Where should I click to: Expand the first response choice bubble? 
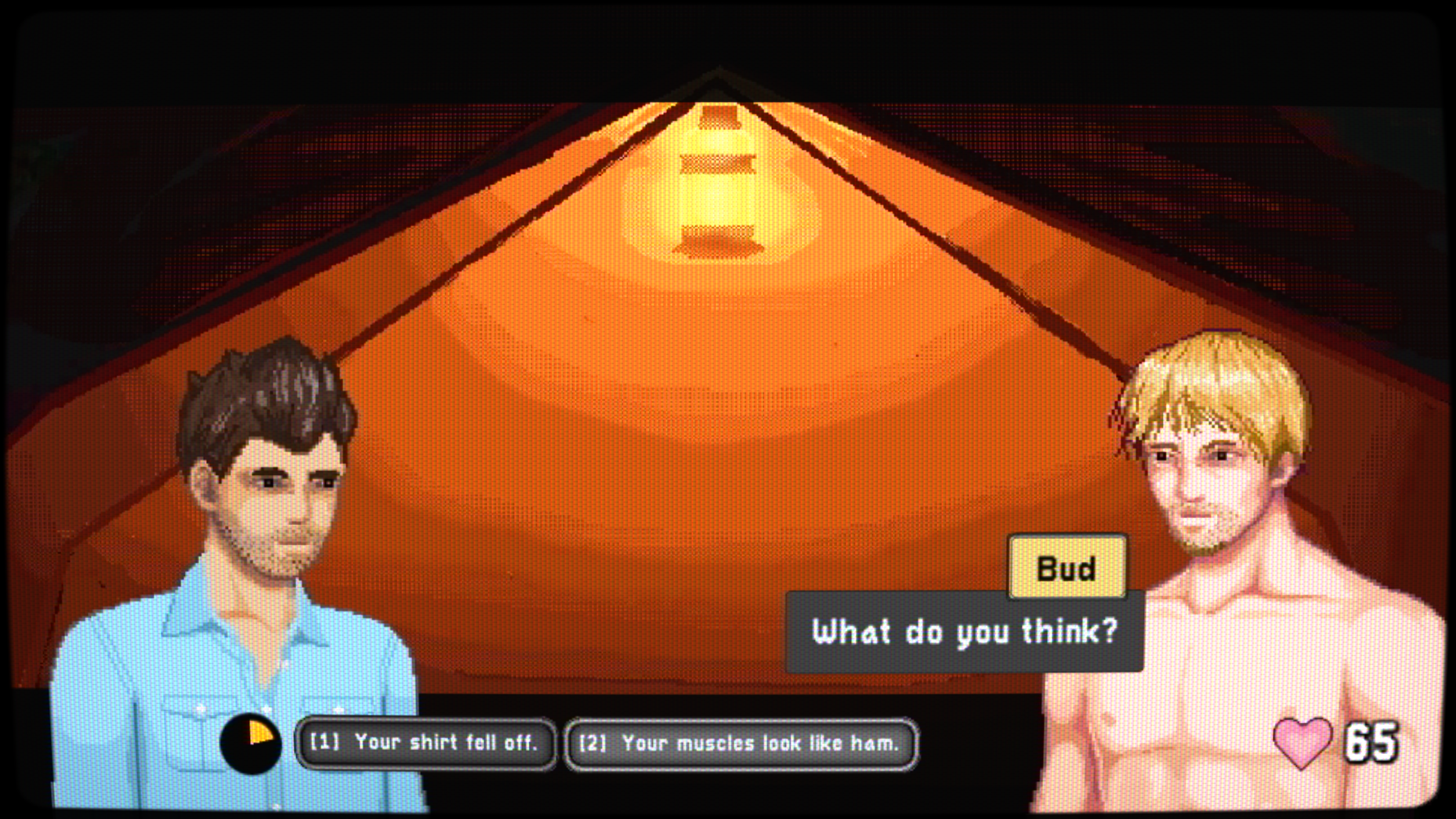point(426,745)
